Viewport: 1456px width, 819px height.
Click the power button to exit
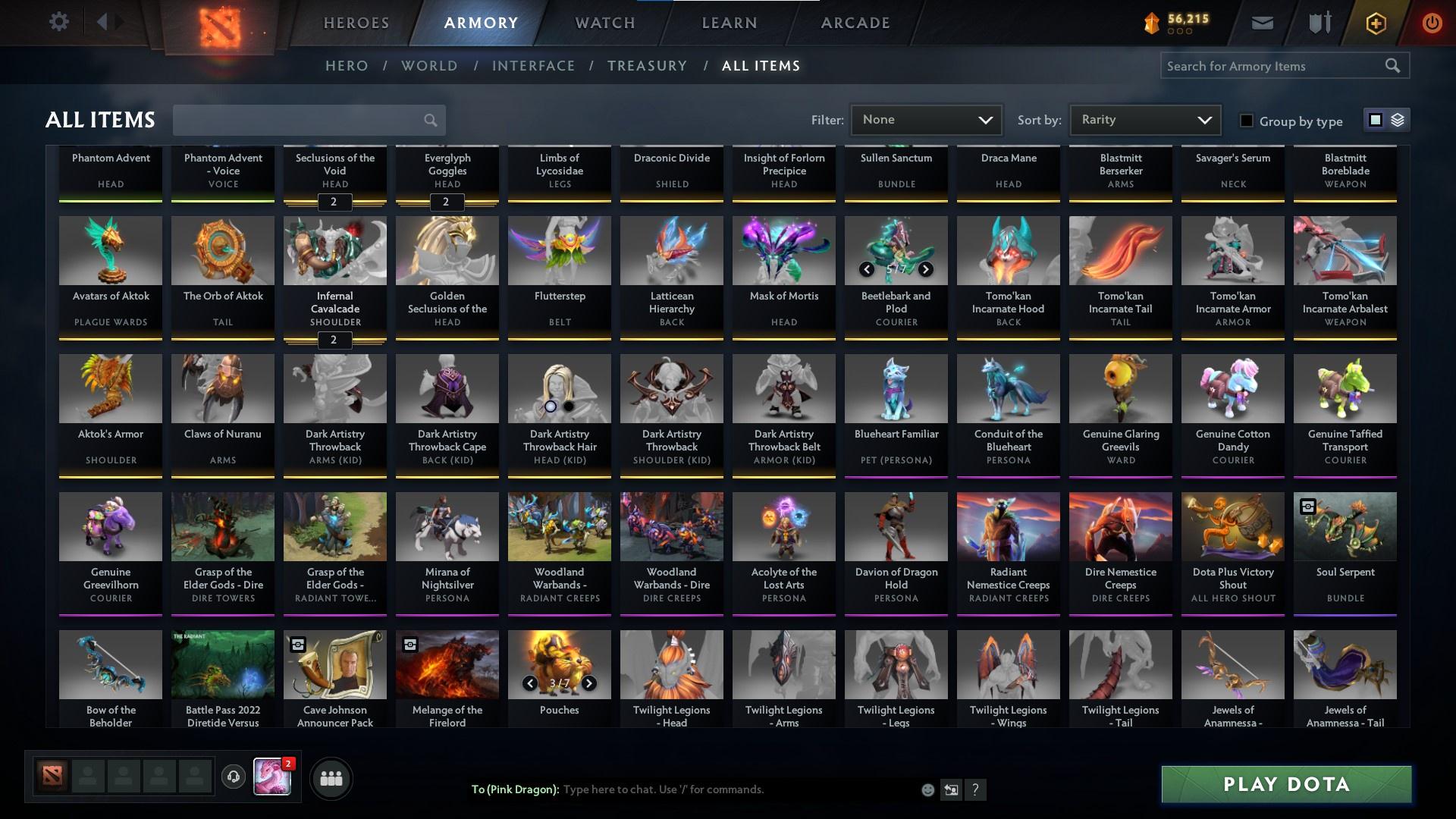coord(1432,22)
